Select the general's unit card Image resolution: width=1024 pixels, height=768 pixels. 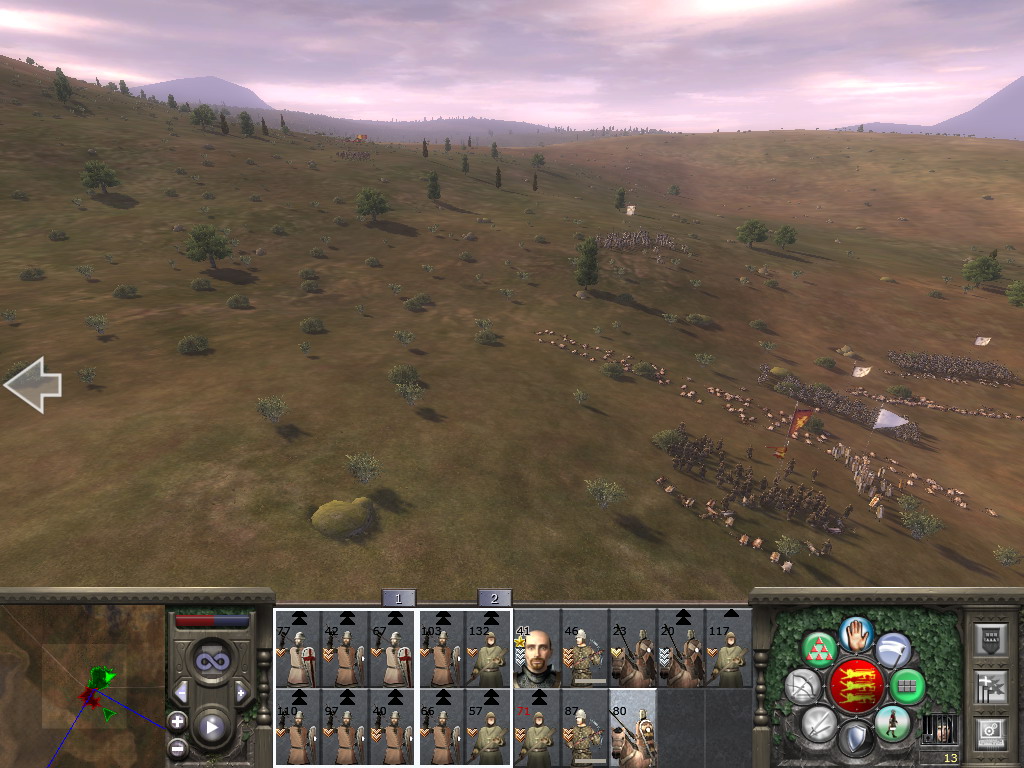(x=536, y=648)
